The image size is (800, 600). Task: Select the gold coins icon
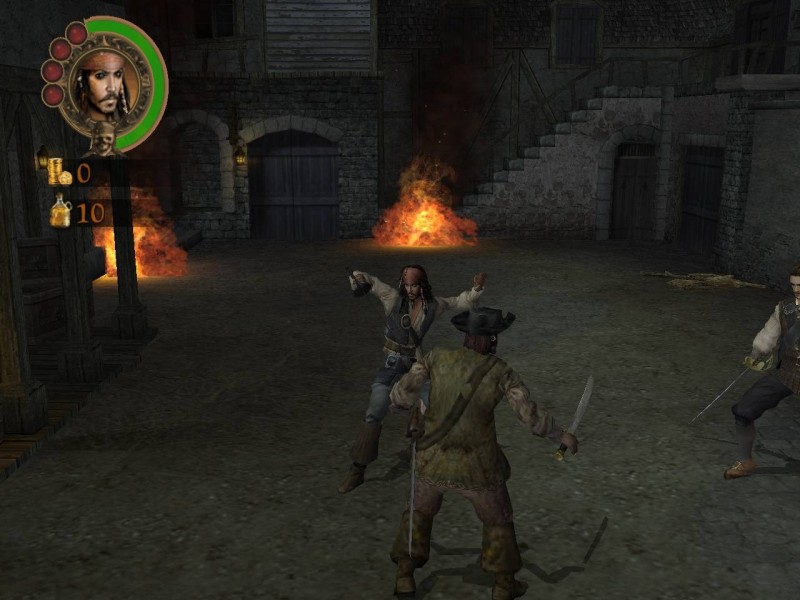coord(60,172)
